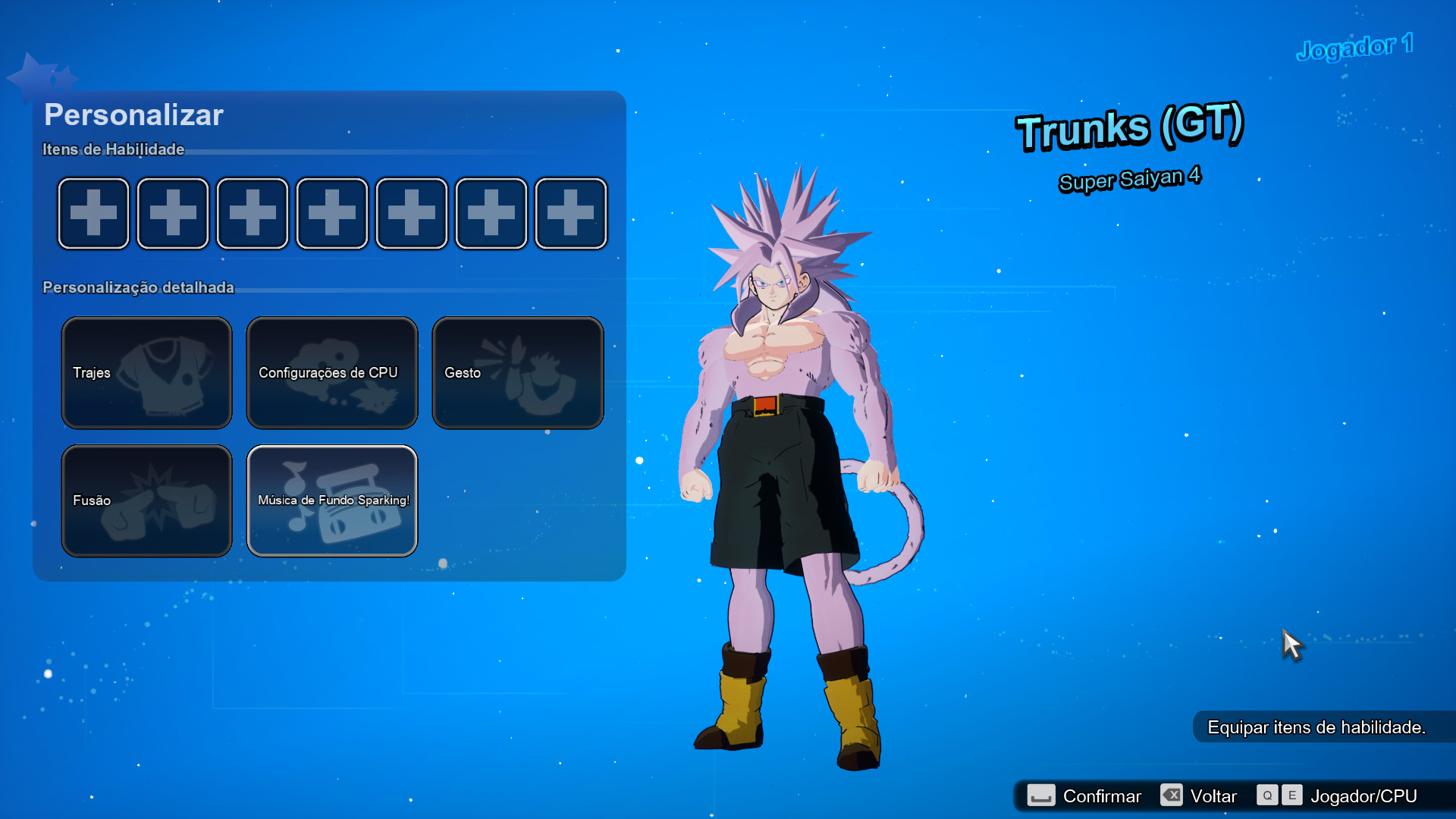Select the Trunks (GT) character name
Viewport: 1456px width, 819px height.
(x=1130, y=130)
